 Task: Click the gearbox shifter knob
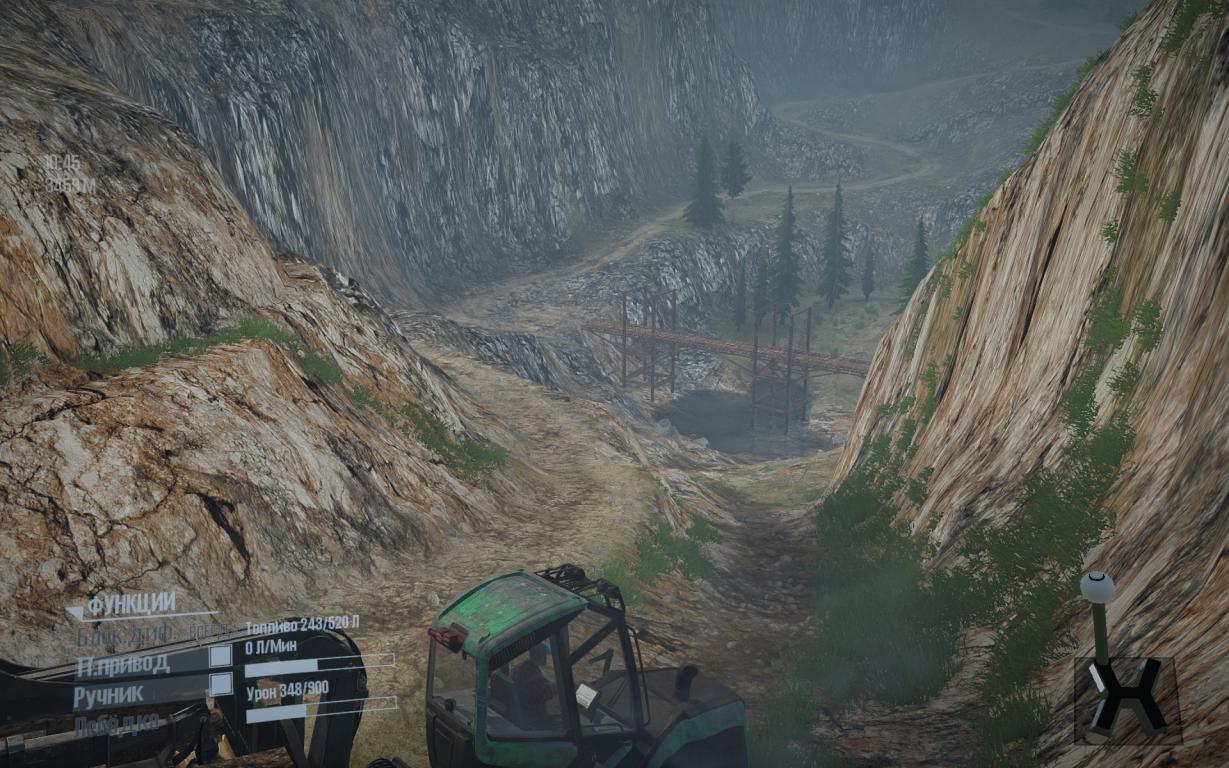1097,587
